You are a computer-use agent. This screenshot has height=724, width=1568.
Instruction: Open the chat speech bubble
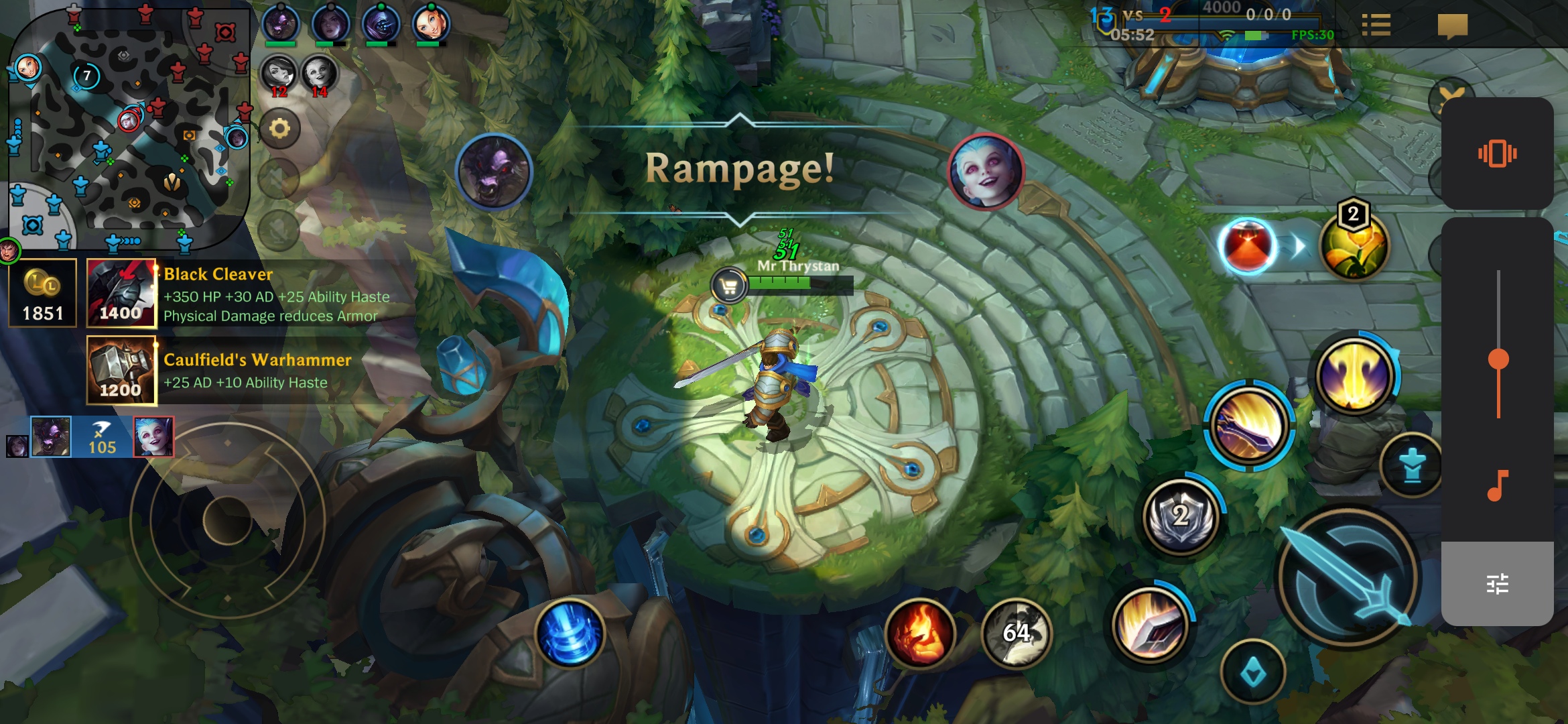[x=1452, y=27]
